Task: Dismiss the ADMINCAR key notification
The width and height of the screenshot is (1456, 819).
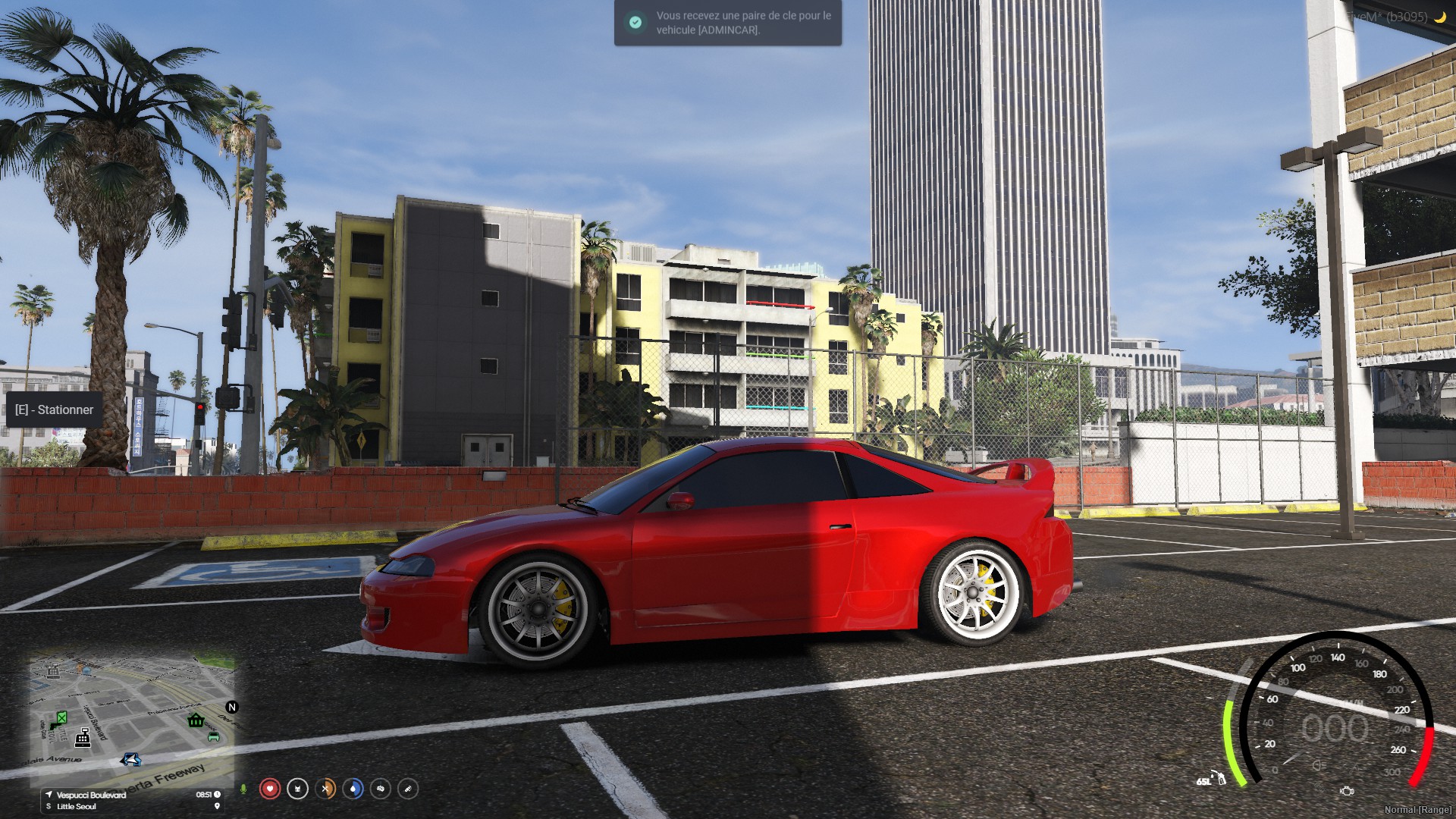Action: pyautogui.click(x=727, y=23)
